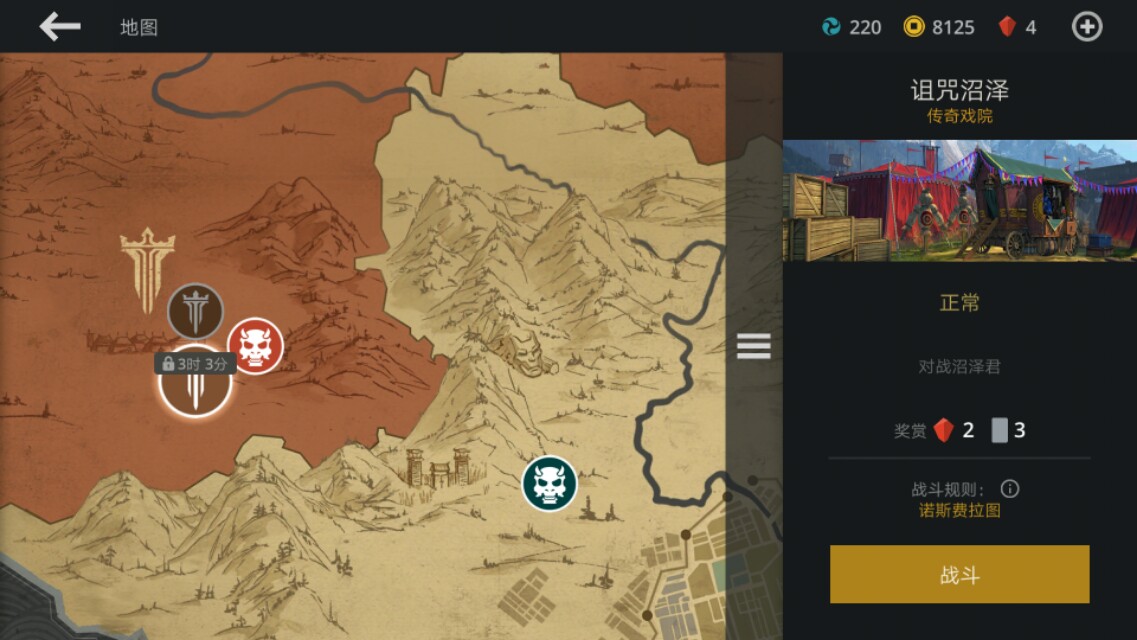1137x640 pixels.
Task: Select the grey-ringed trident map marker
Action: point(195,311)
